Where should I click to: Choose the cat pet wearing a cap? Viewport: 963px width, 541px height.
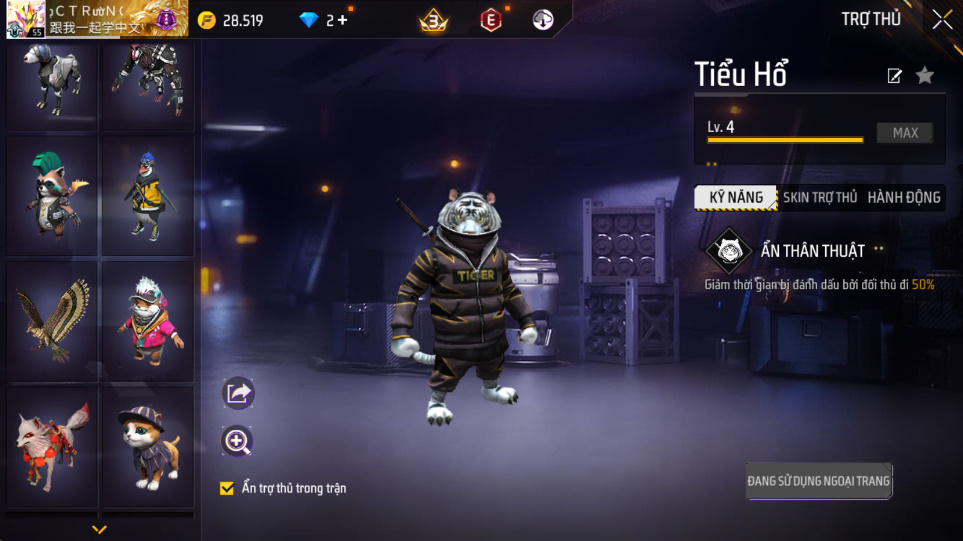[148, 445]
